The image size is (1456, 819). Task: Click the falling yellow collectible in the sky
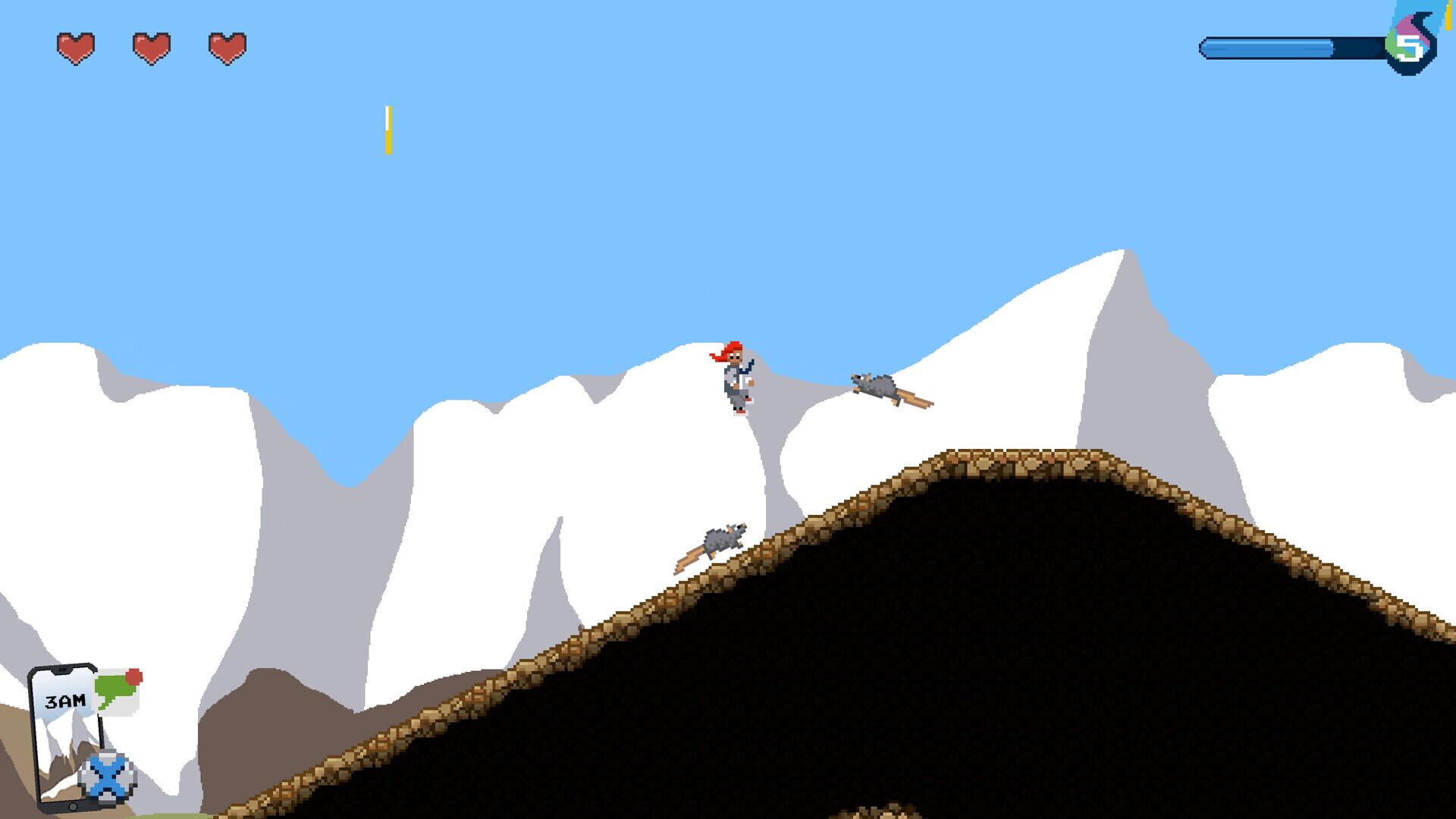point(389,129)
